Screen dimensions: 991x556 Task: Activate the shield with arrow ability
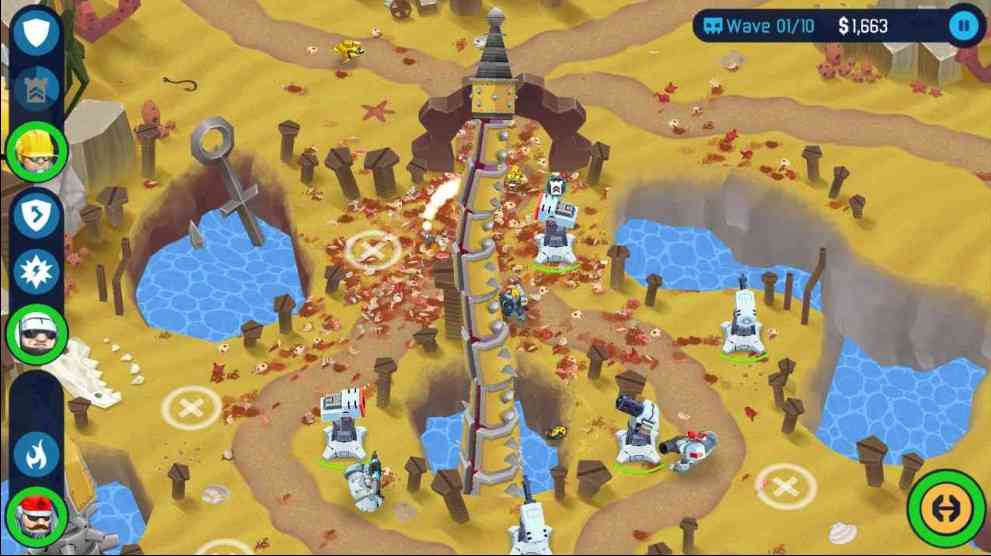pos(37,216)
